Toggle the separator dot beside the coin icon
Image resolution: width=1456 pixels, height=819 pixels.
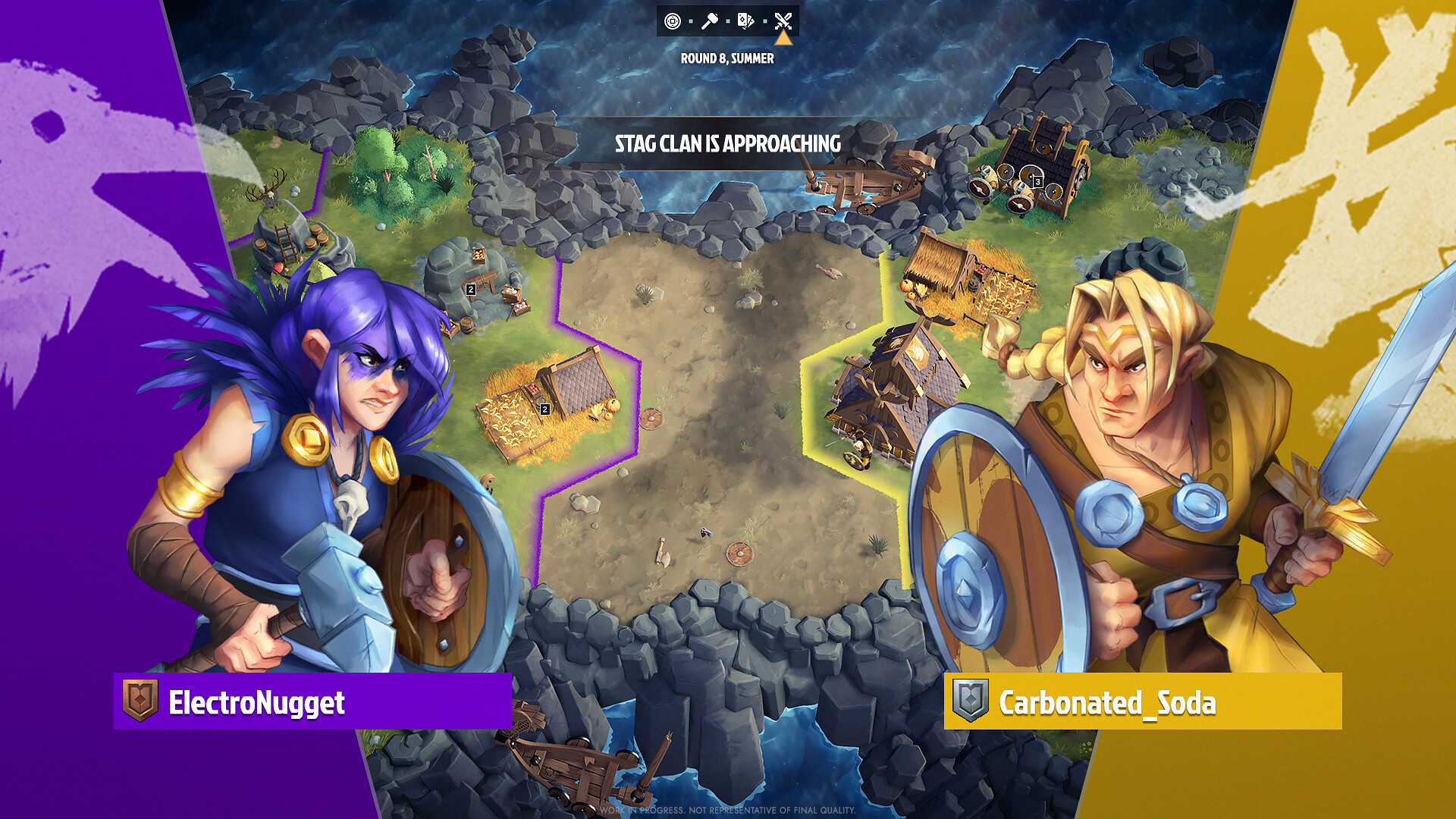point(690,20)
